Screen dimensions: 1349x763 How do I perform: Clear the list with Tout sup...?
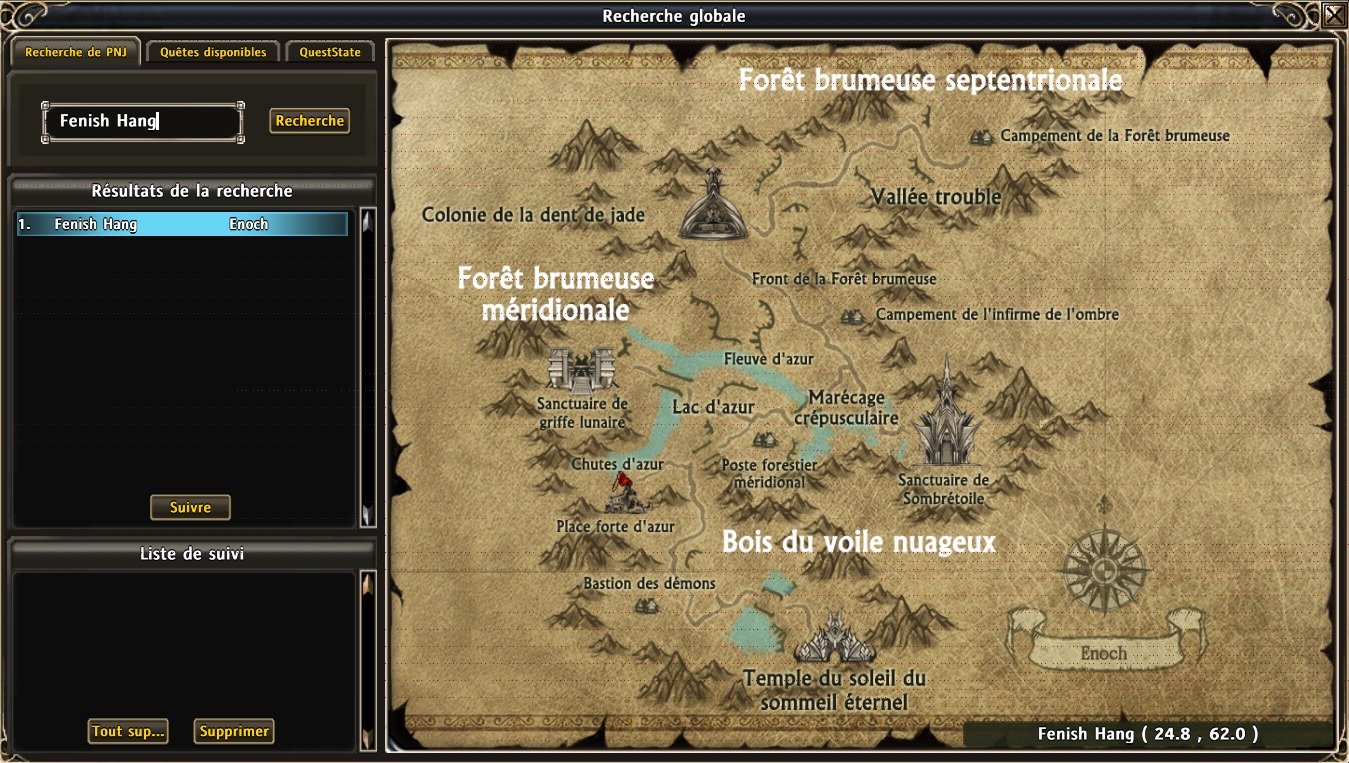point(128,731)
